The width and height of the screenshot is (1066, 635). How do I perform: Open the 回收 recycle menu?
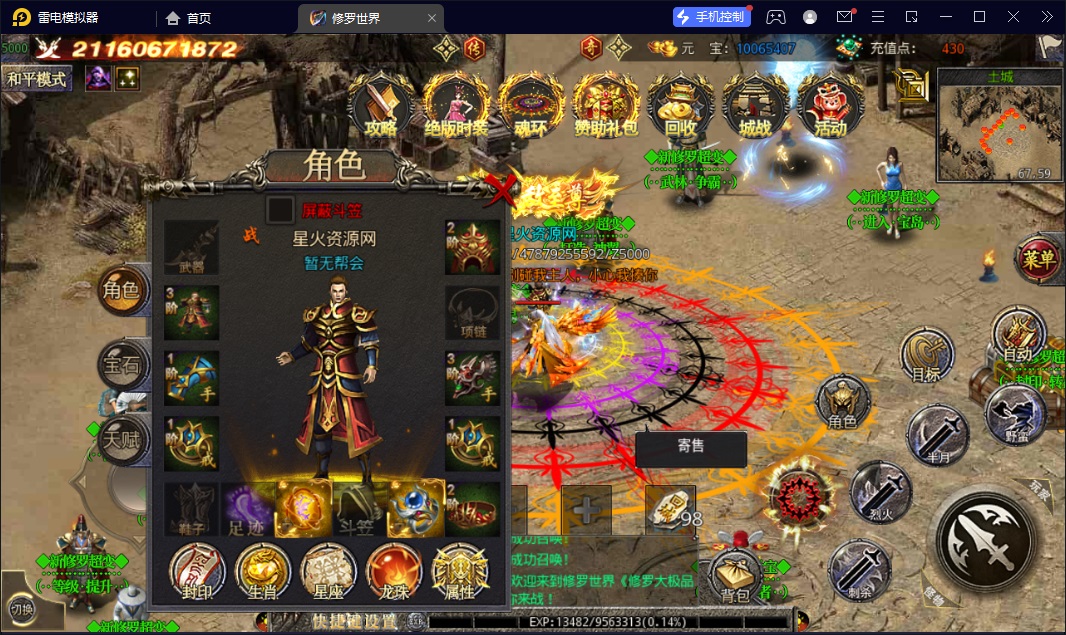[680, 104]
